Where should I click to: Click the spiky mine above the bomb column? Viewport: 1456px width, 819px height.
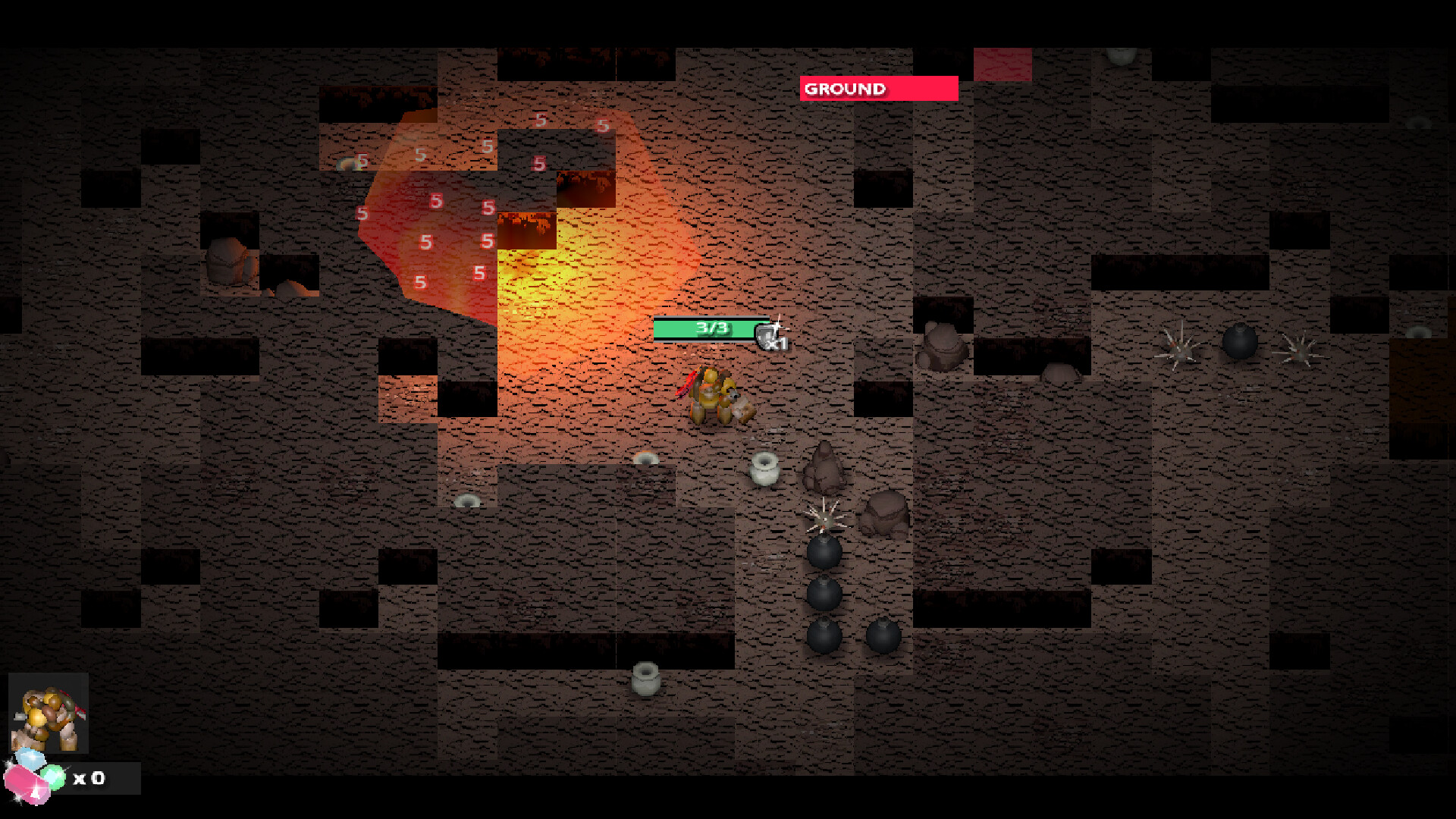[824, 518]
